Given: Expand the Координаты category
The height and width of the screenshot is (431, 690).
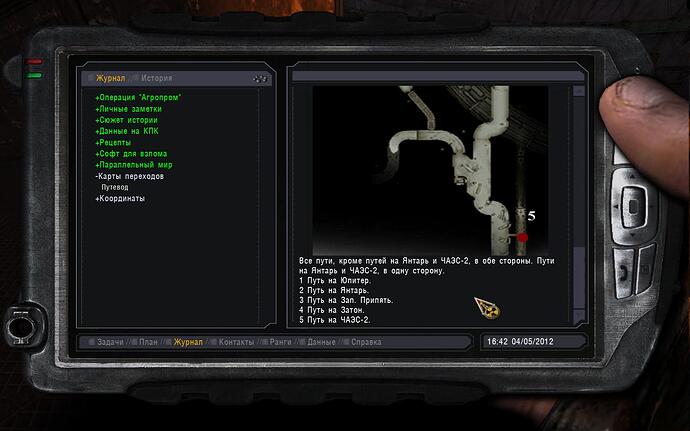Looking at the screenshot, I should tap(120, 198).
